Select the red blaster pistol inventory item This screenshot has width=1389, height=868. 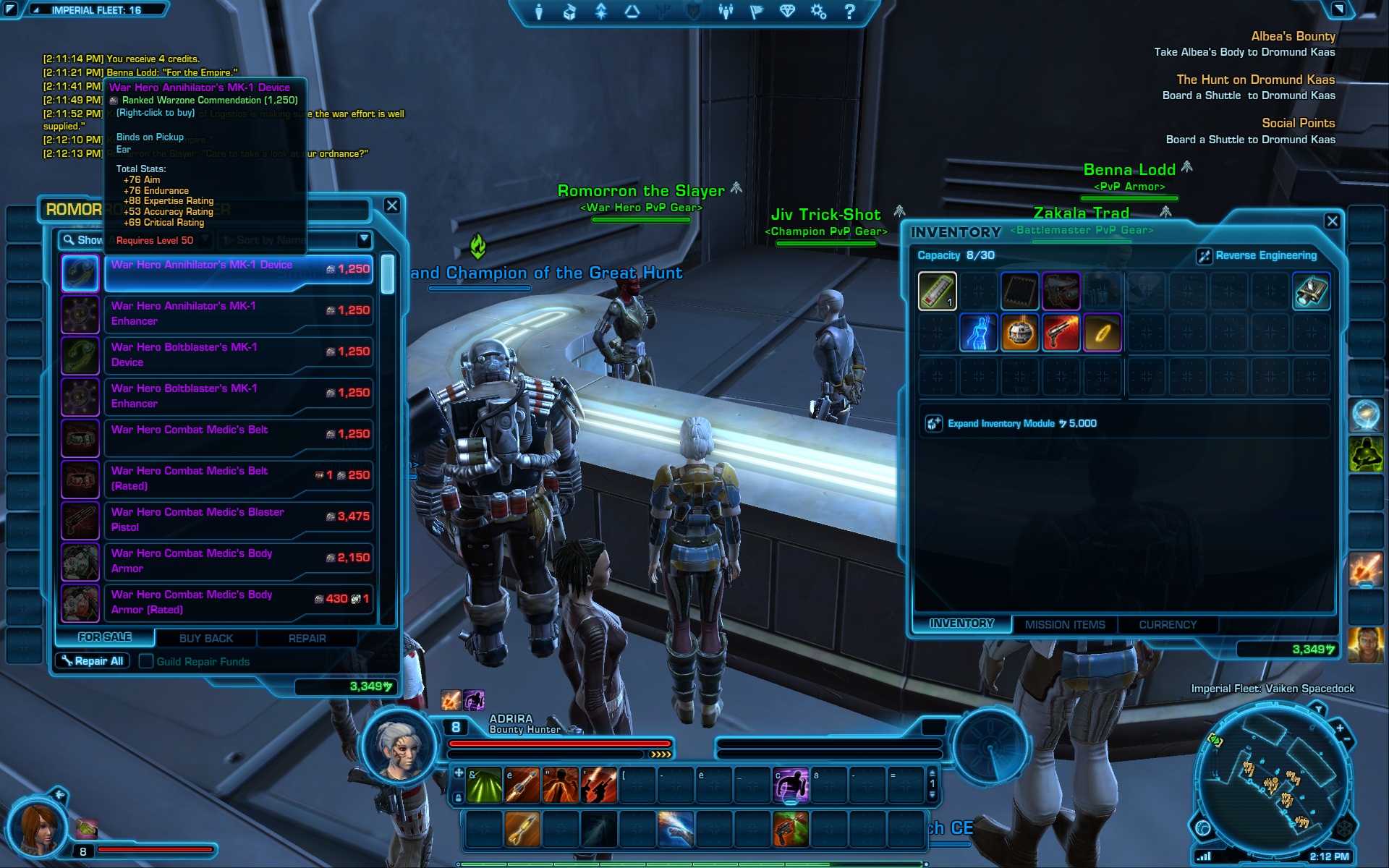[1061, 333]
